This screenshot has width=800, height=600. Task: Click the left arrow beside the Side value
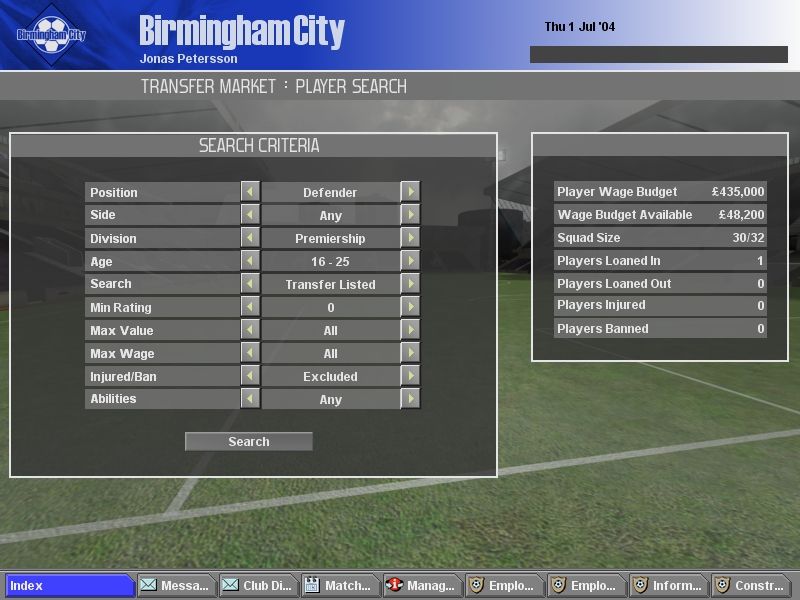tap(250, 215)
